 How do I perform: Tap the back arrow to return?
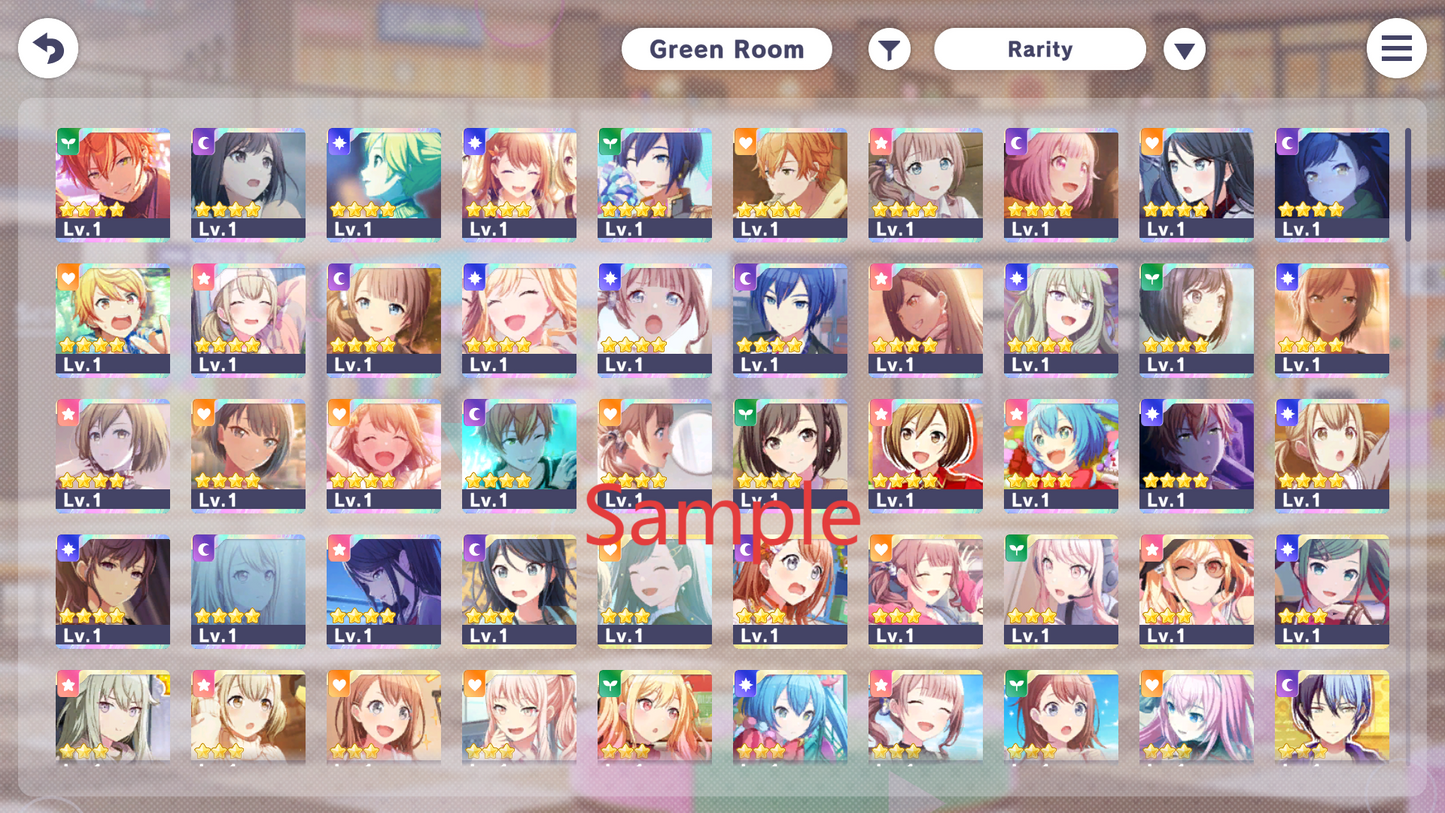tap(47, 48)
